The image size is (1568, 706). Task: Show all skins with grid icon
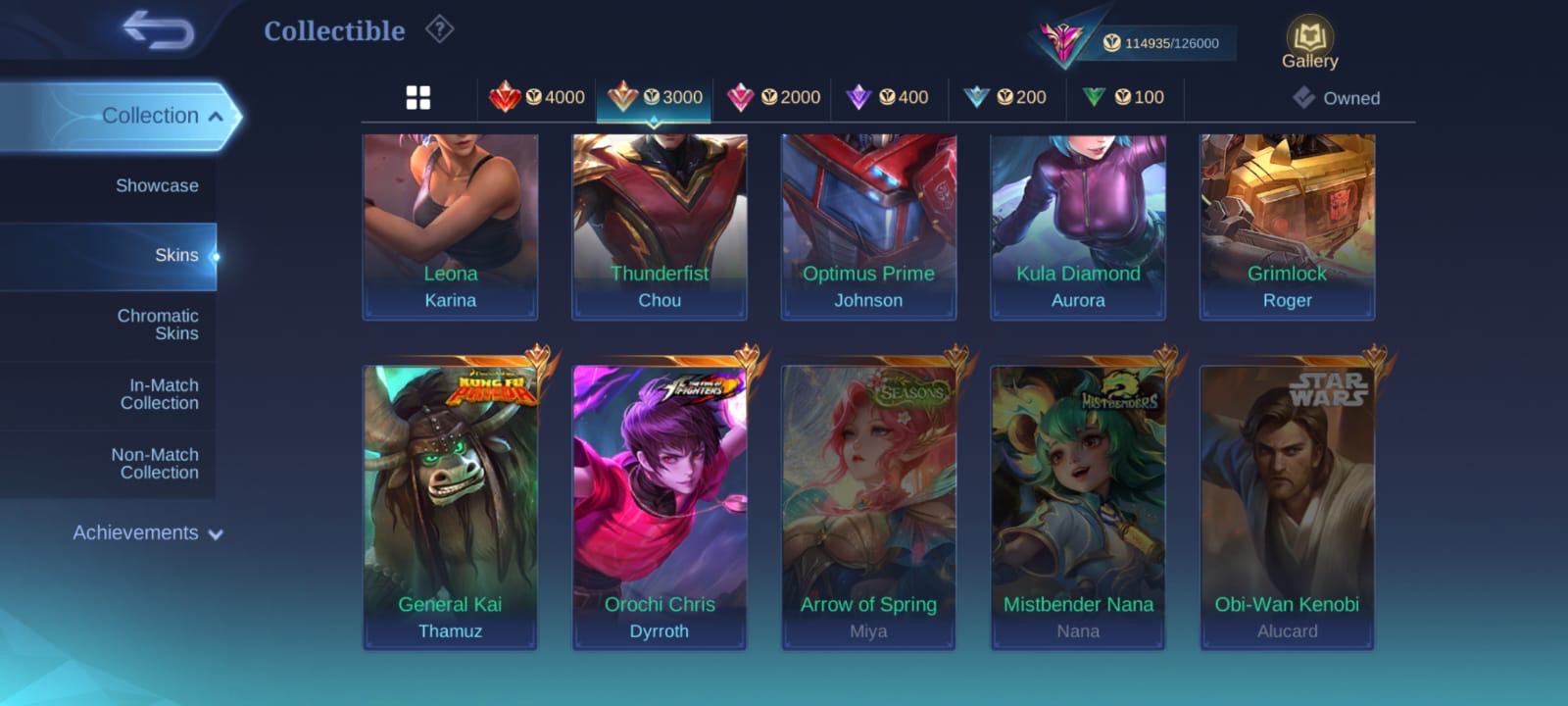[418, 98]
